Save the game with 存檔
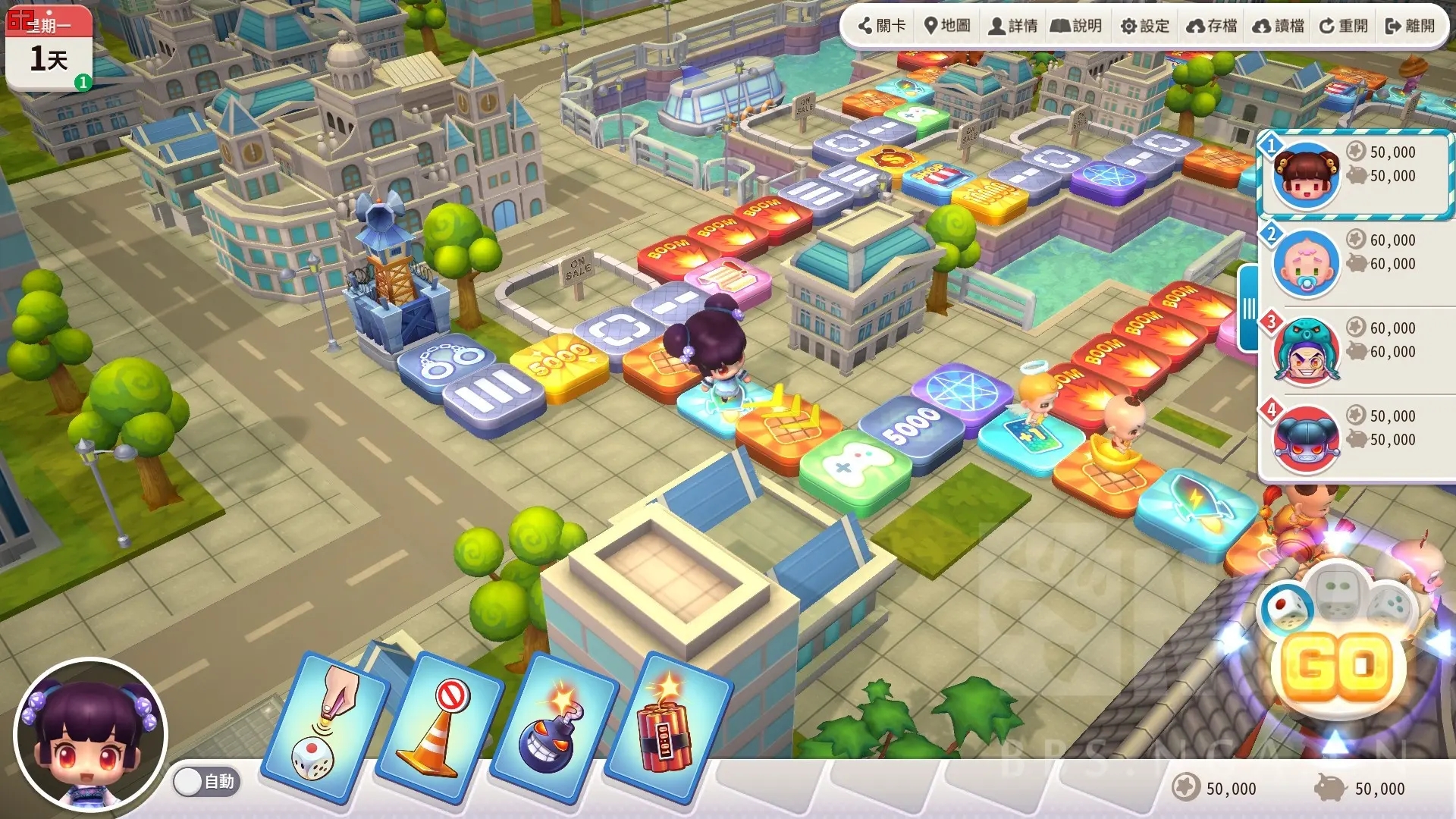 (x=1212, y=26)
